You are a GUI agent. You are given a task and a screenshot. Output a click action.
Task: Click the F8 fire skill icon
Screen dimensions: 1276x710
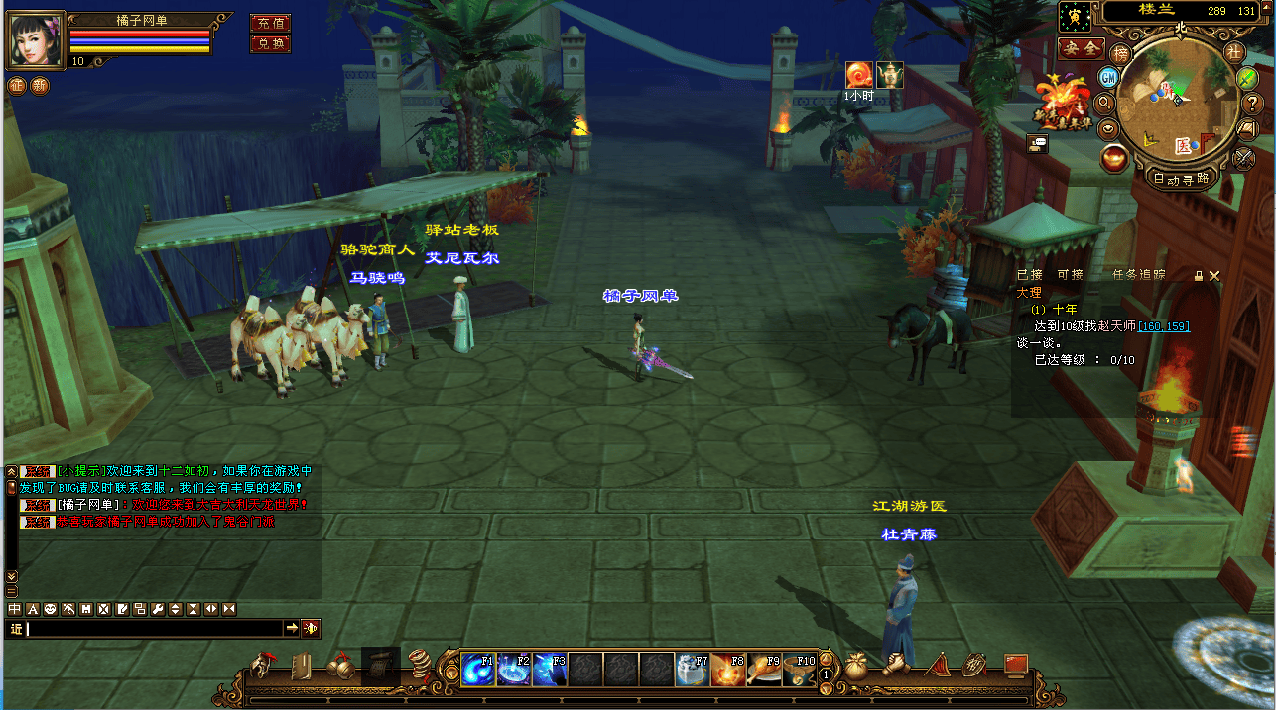729,669
